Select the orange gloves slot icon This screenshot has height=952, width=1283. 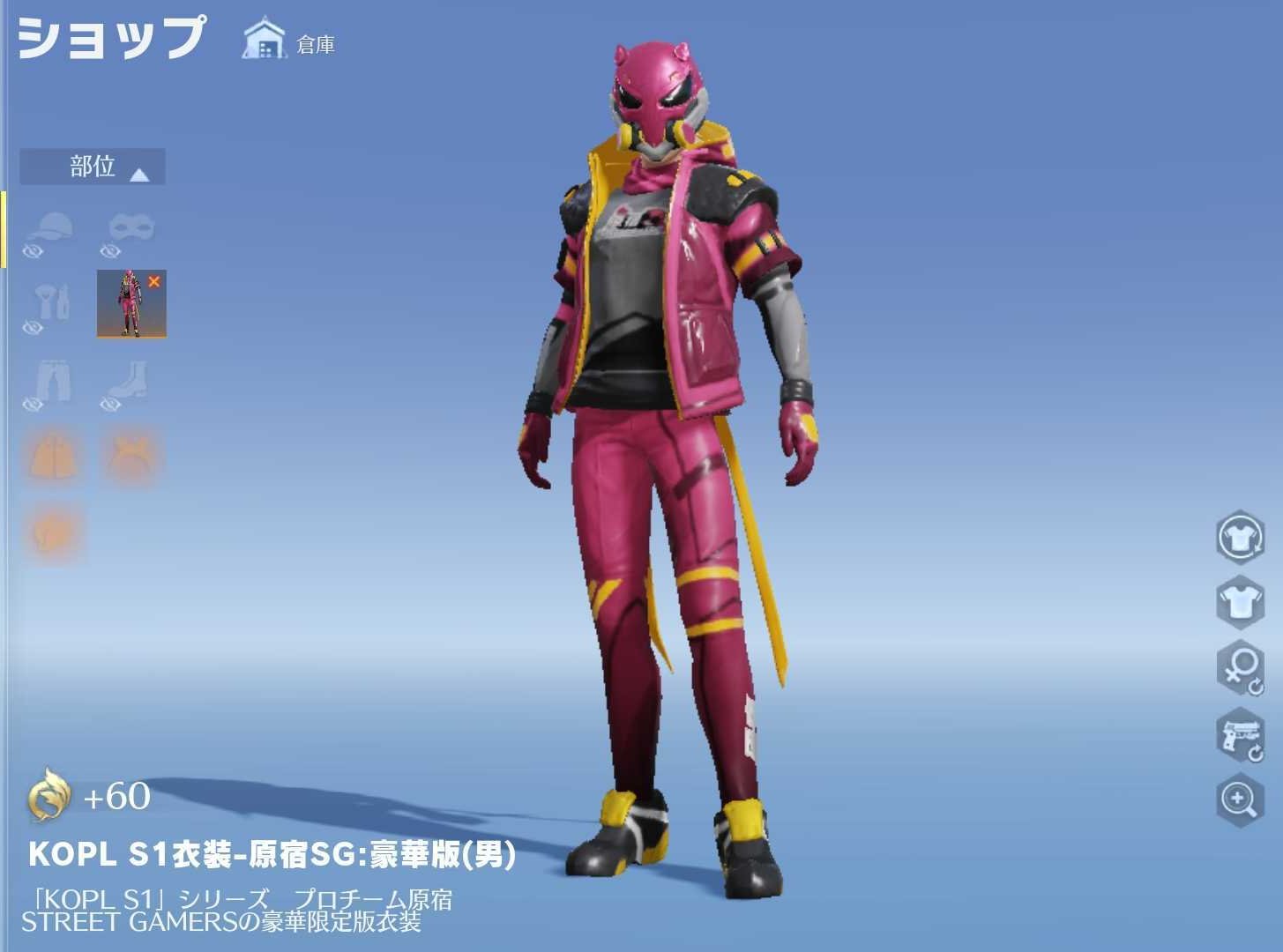[51, 529]
